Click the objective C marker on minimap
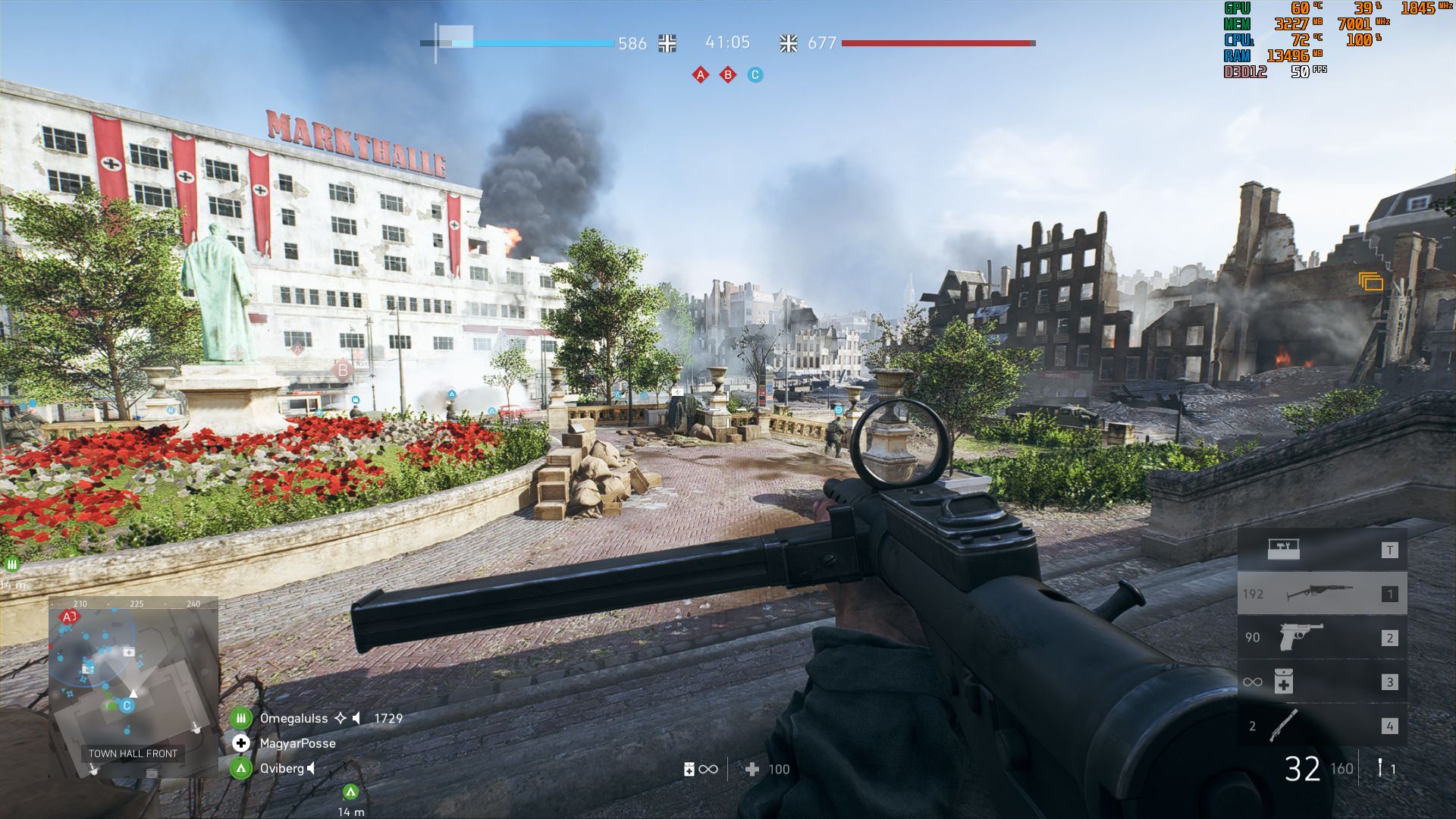Viewport: 1456px width, 819px height. [127, 705]
